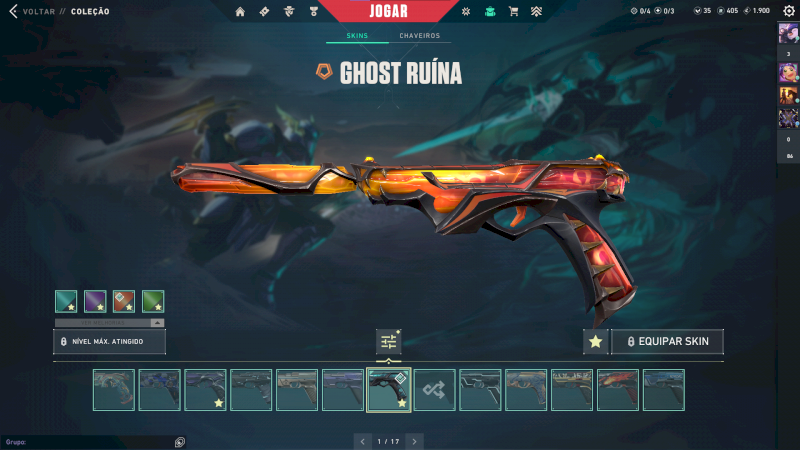
Task: Switch to the Chaveiros tab
Action: click(x=419, y=36)
